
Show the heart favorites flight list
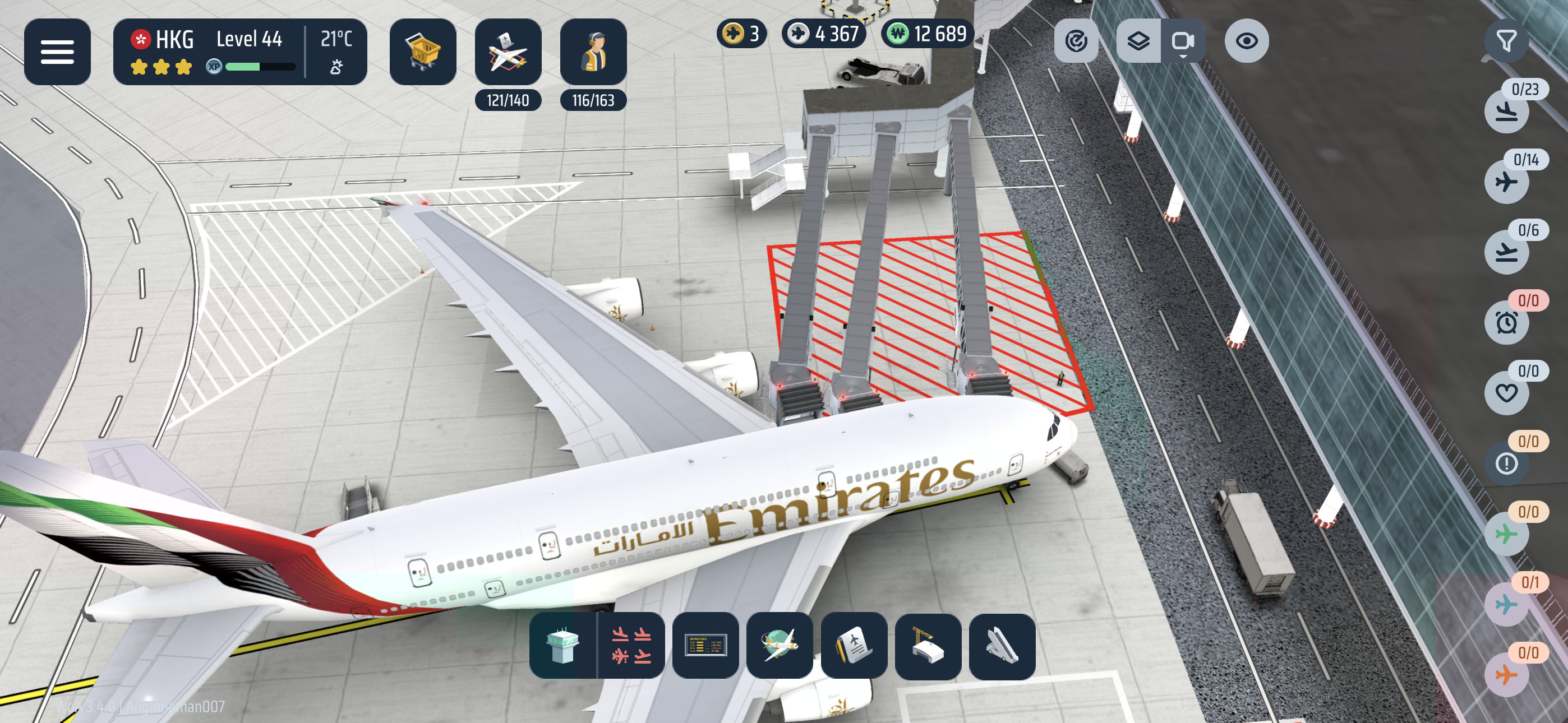pyautogui.click(x=1506, y=393)
